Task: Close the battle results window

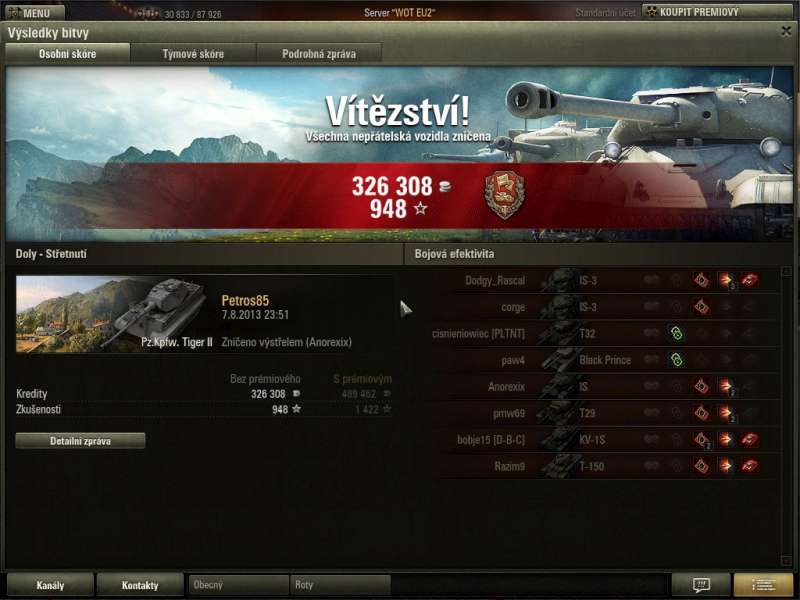Action: 786,31
